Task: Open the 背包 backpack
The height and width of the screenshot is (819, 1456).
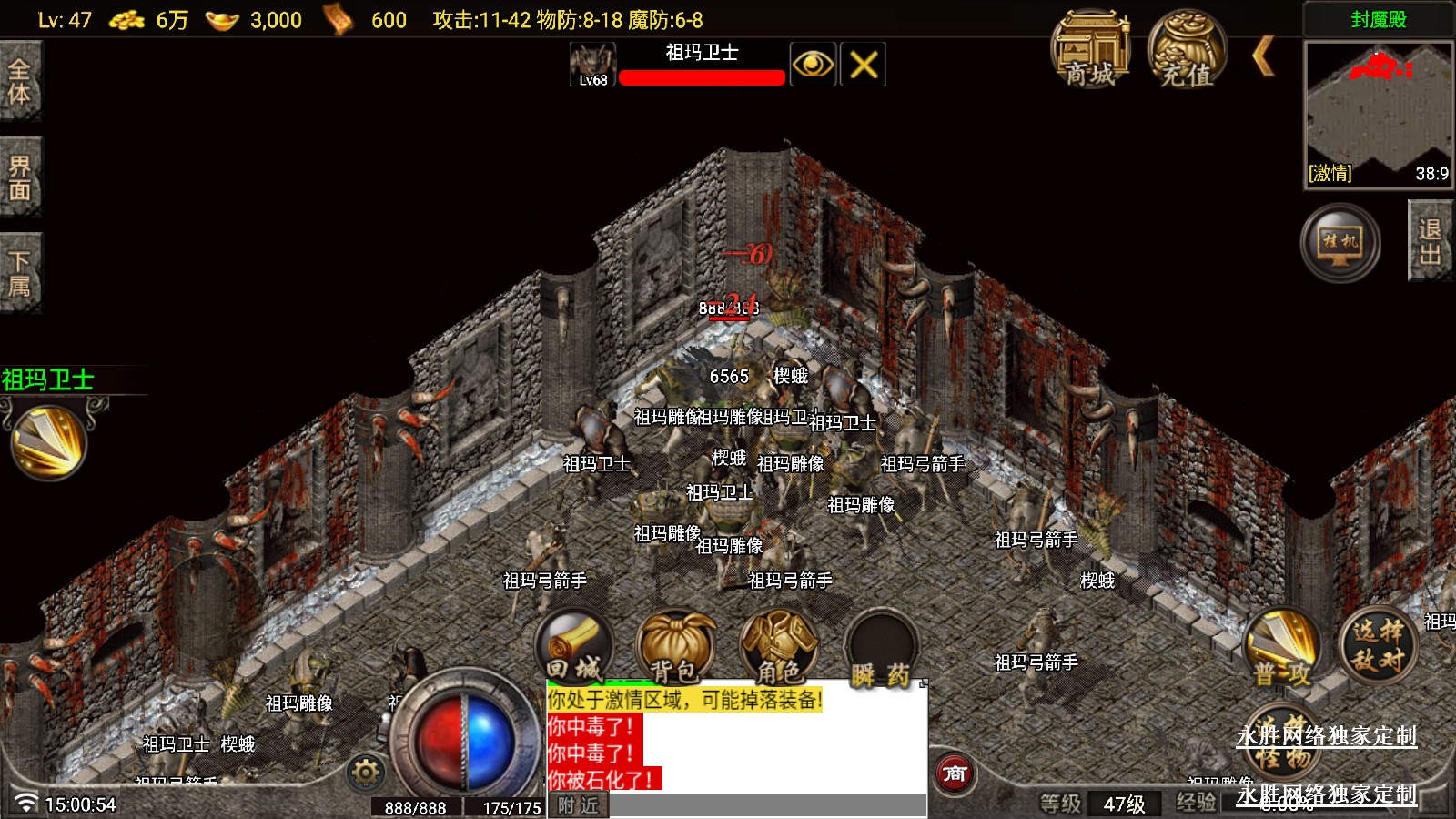Action: click(x=675, y=648)
